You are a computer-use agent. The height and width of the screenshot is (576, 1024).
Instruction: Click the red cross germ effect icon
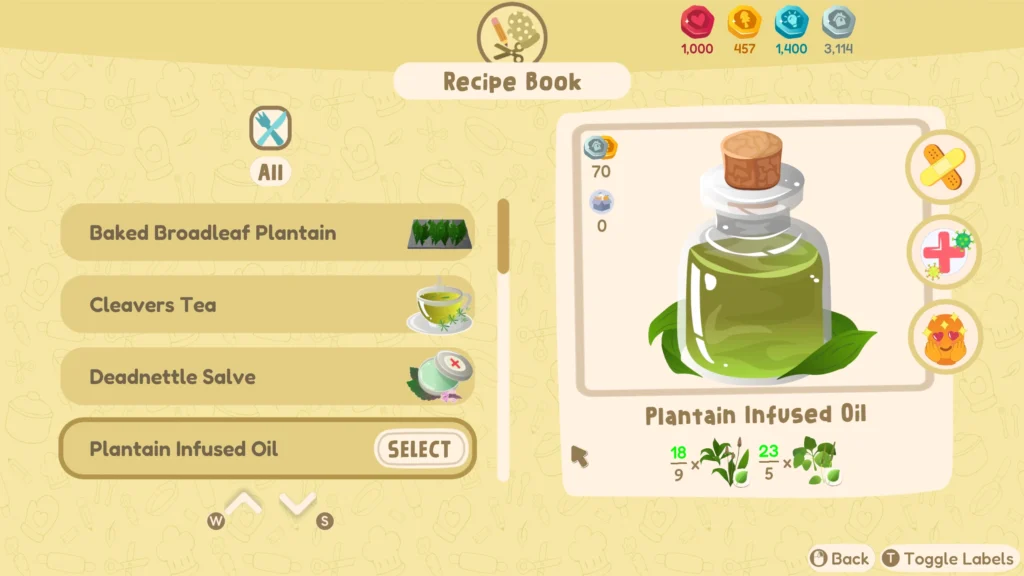point(942,252)
